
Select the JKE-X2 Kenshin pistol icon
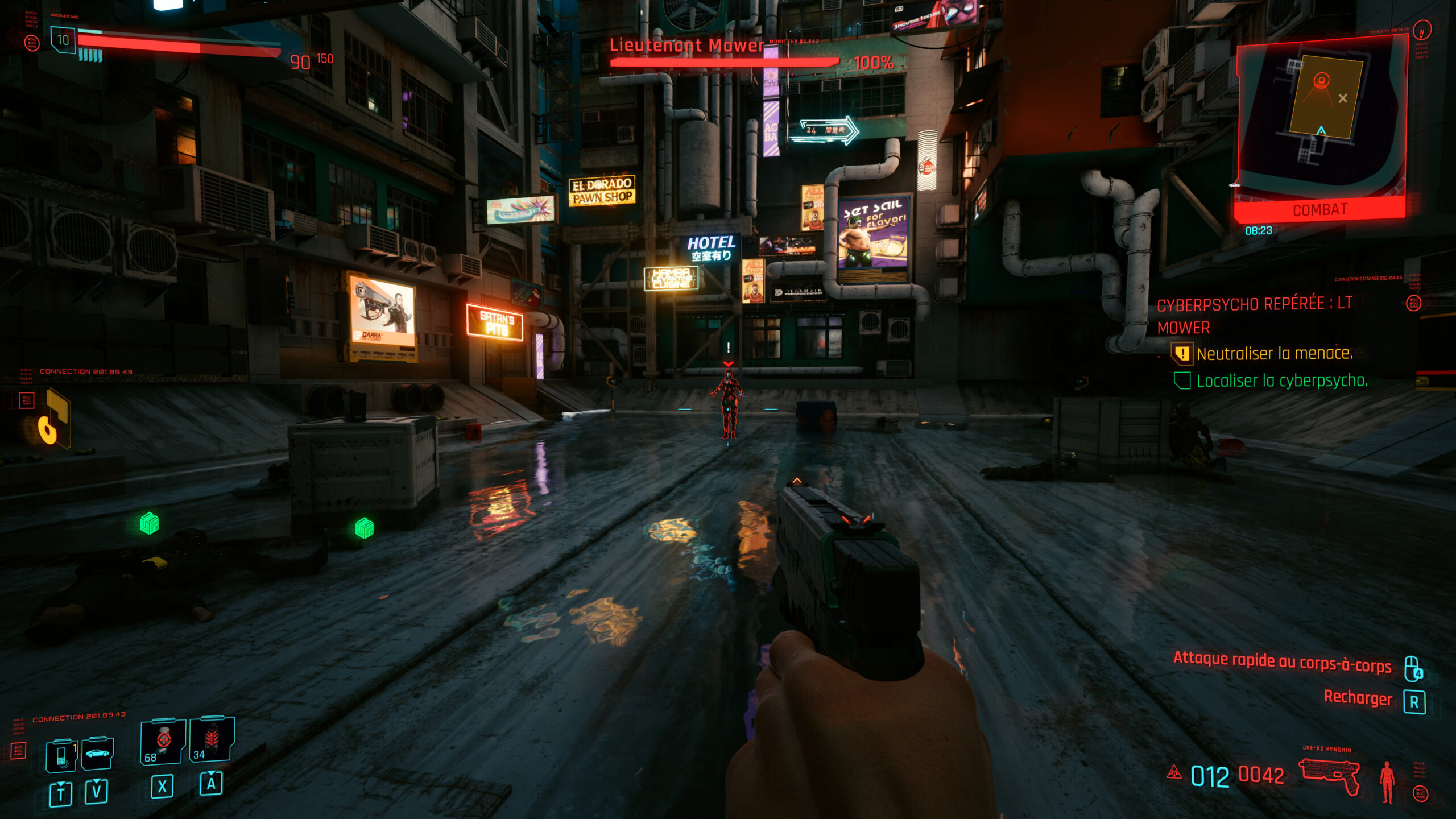[1329, 773]
